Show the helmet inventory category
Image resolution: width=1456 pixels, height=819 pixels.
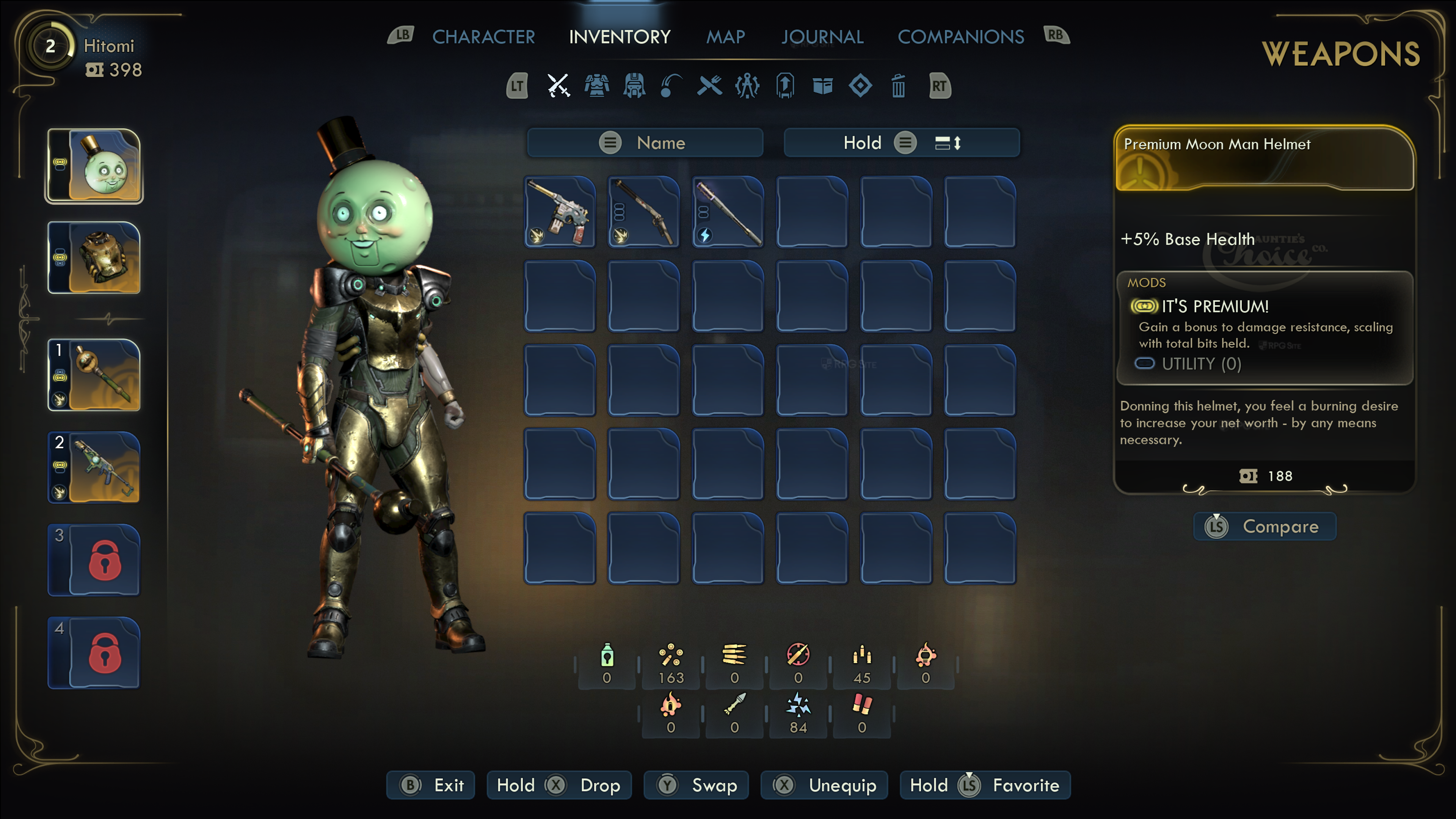coord(634,86)
